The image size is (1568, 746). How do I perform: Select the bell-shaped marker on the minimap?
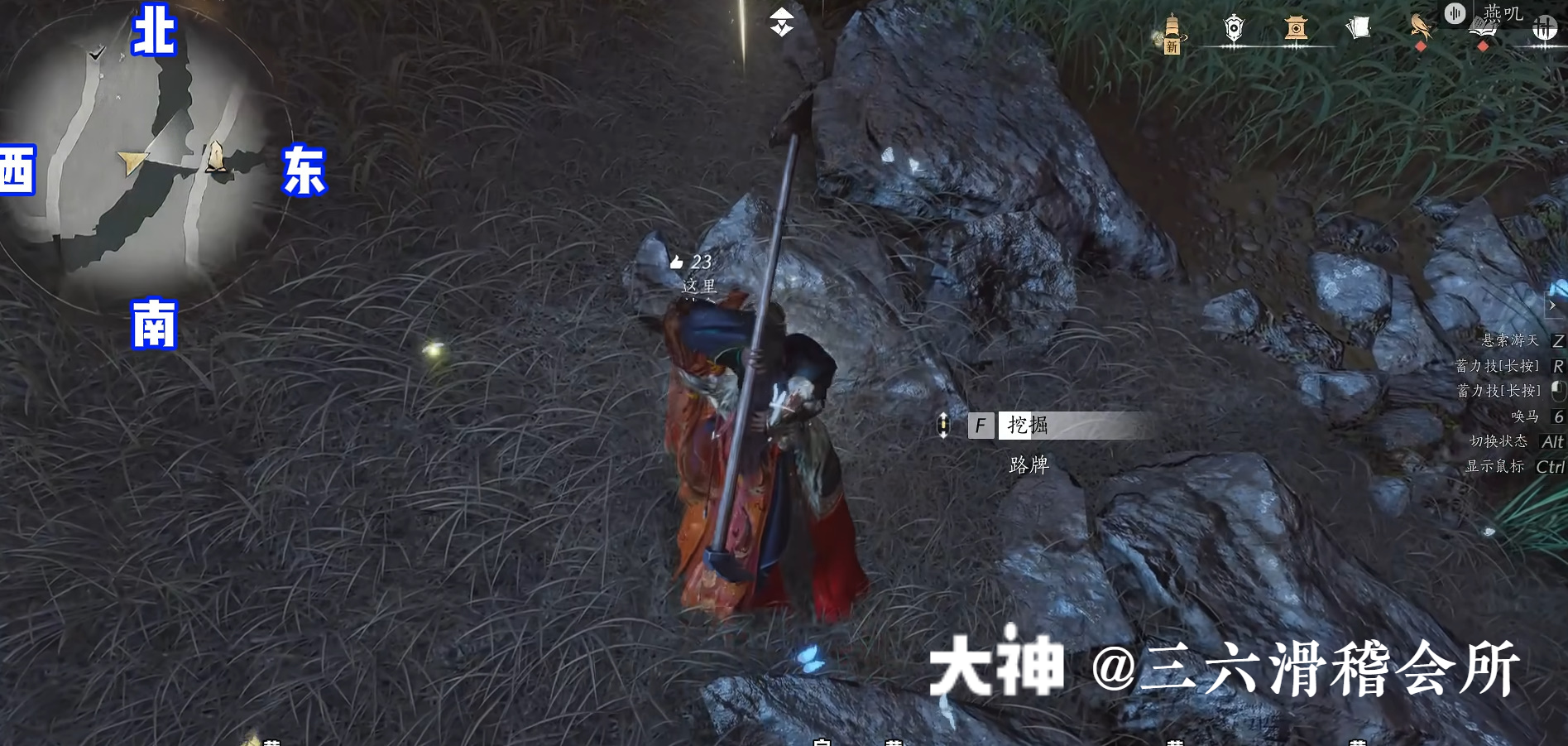tap(216, 156)
